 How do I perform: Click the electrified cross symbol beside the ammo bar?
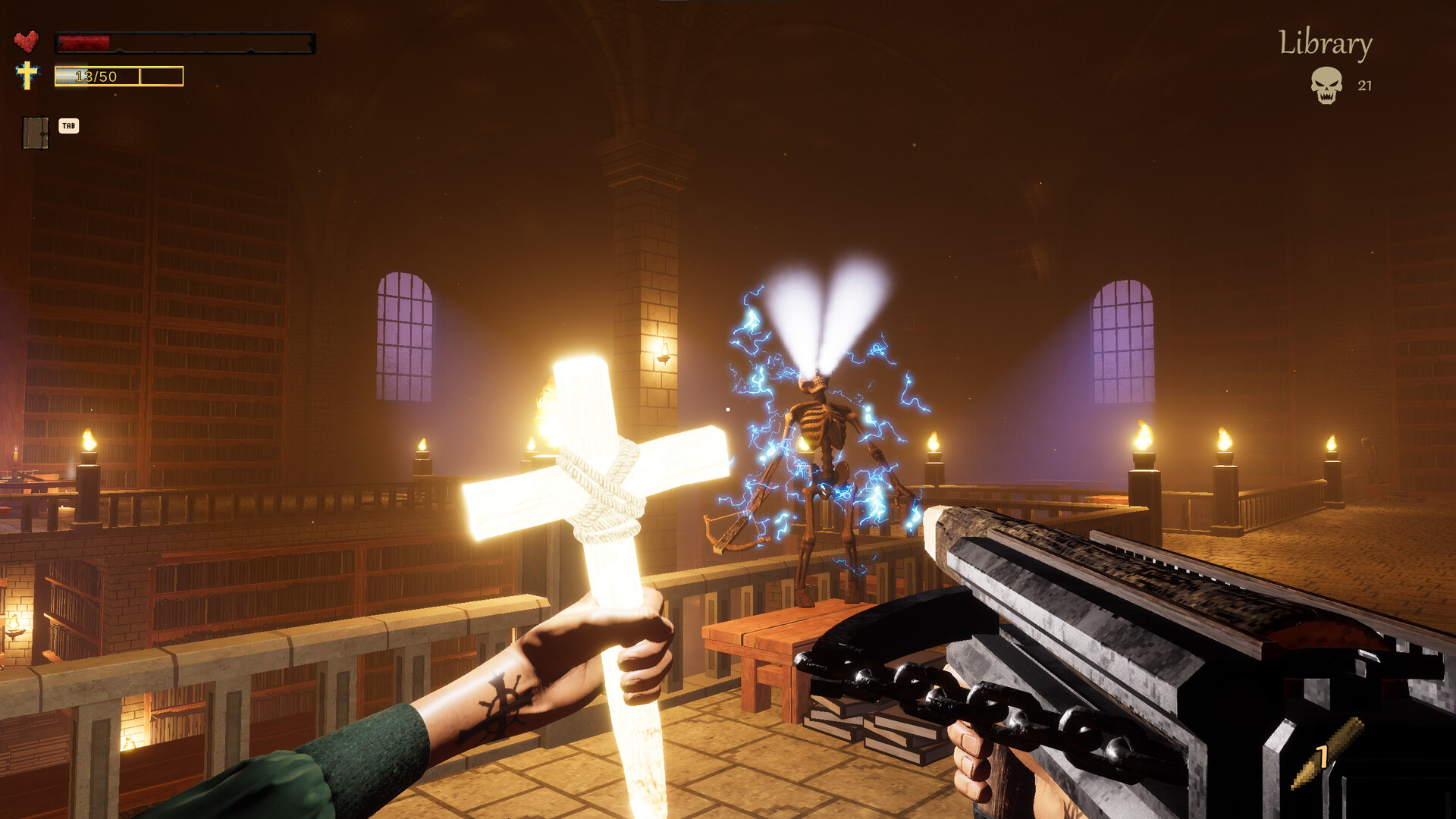(28, 75)
